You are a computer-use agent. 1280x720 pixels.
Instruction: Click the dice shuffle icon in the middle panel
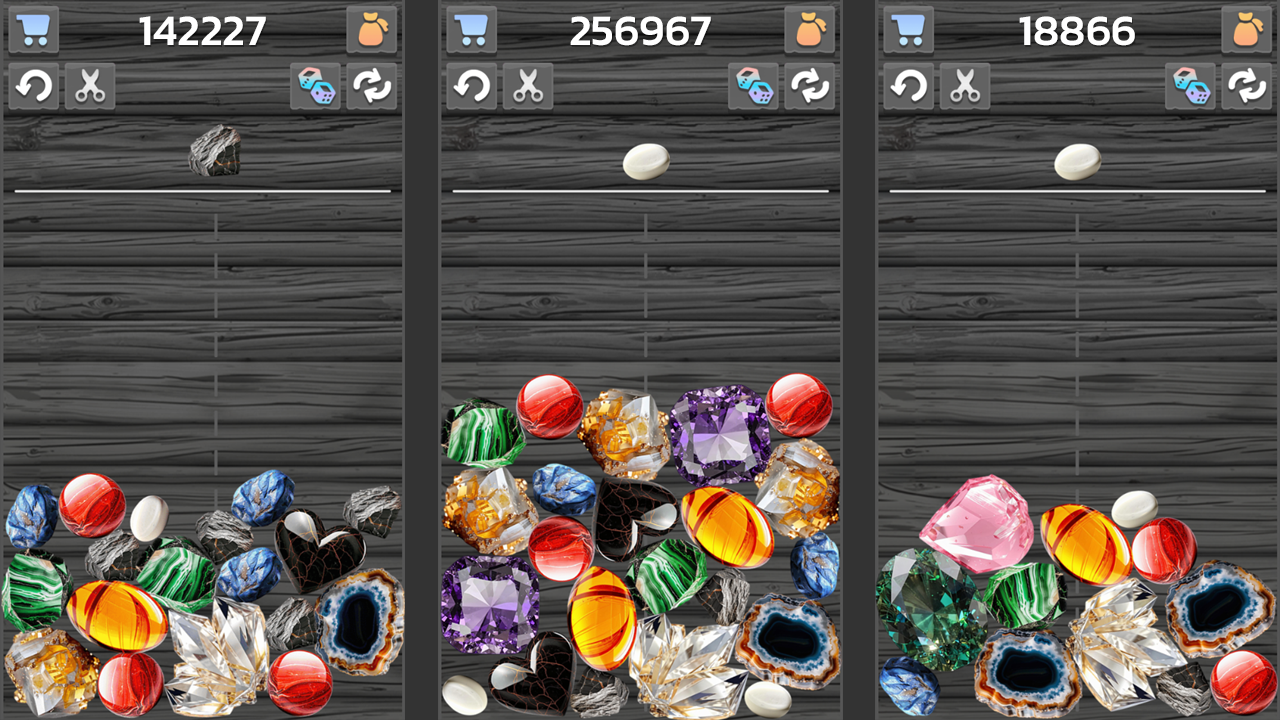tap(752, 87)
